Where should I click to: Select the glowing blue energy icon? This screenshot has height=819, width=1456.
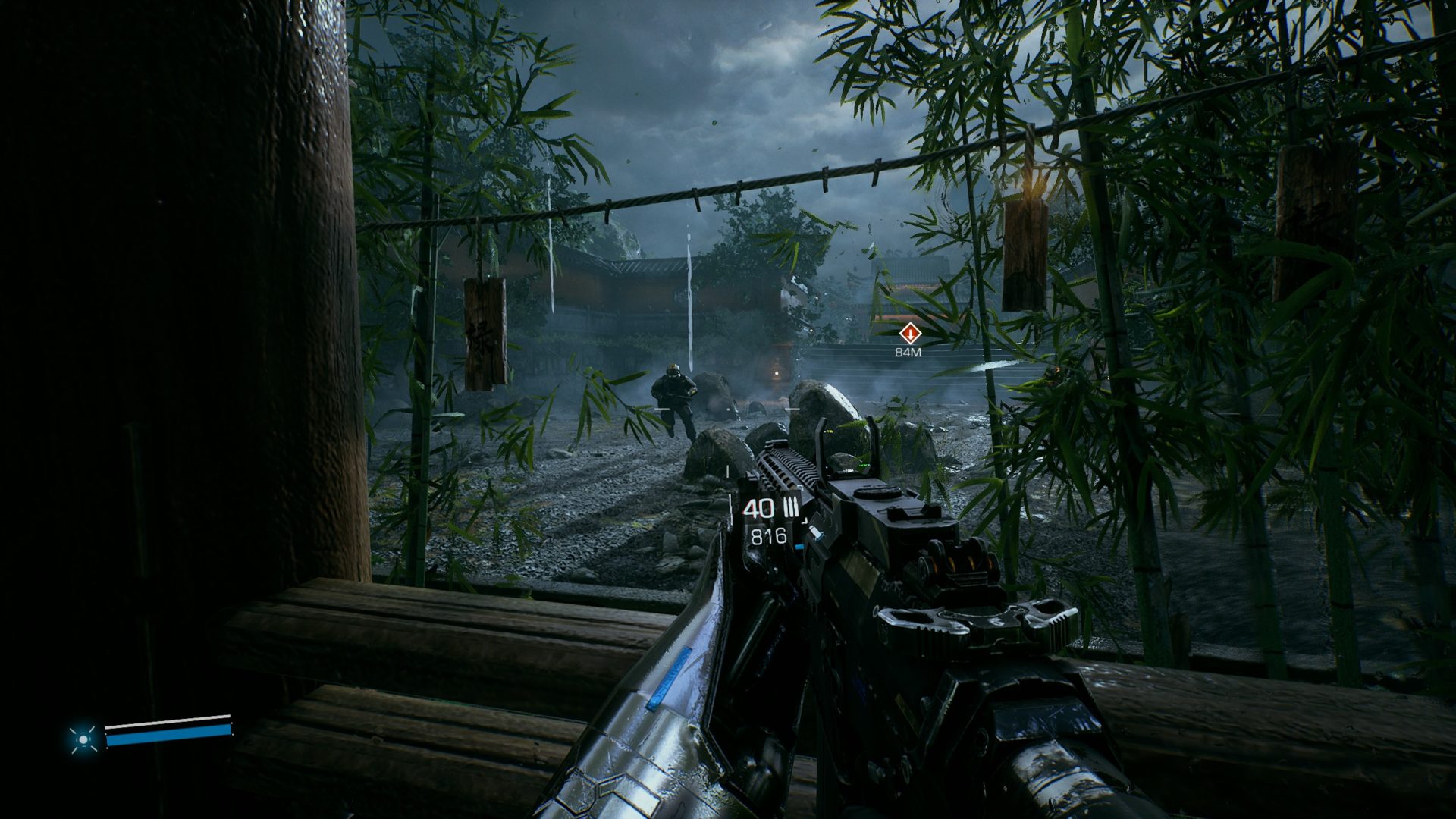coord(83,738)
